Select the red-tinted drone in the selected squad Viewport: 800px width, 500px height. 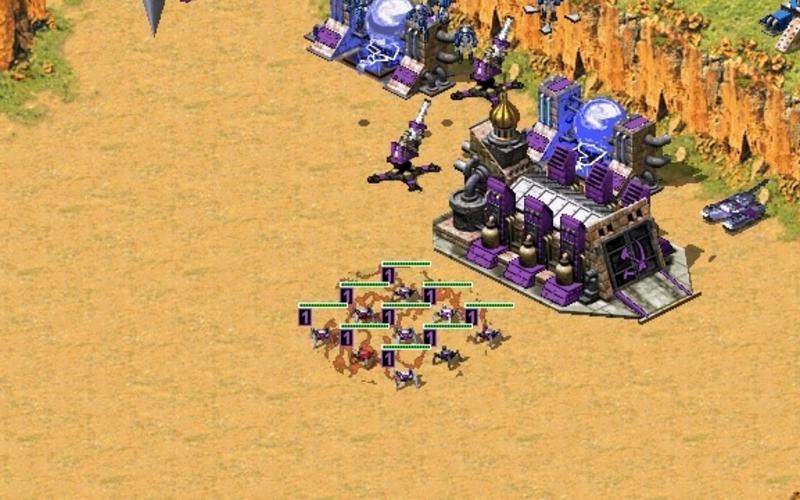[365, 355]
